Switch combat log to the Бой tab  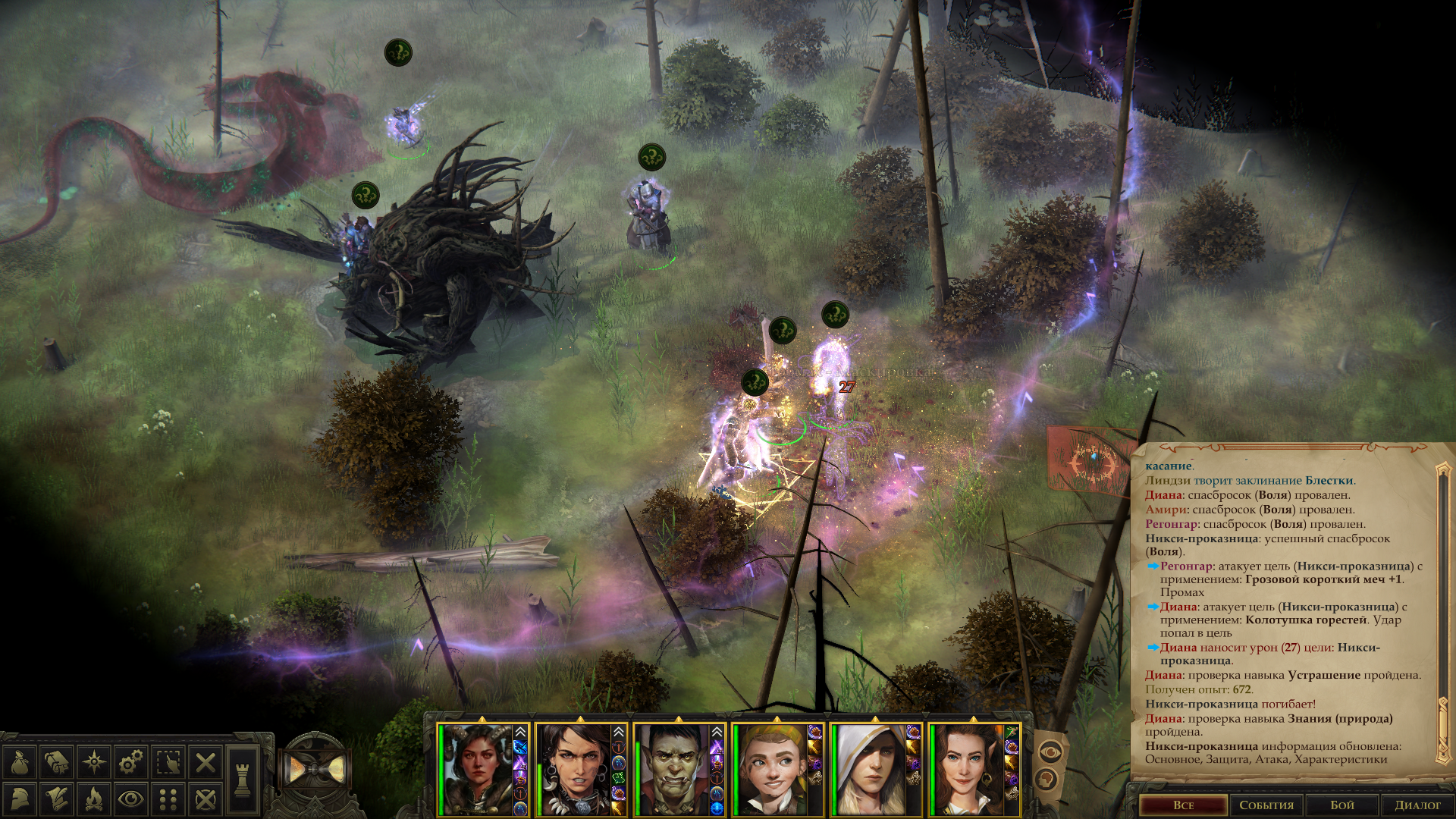pyautogui.click(x=1342, y=805)
